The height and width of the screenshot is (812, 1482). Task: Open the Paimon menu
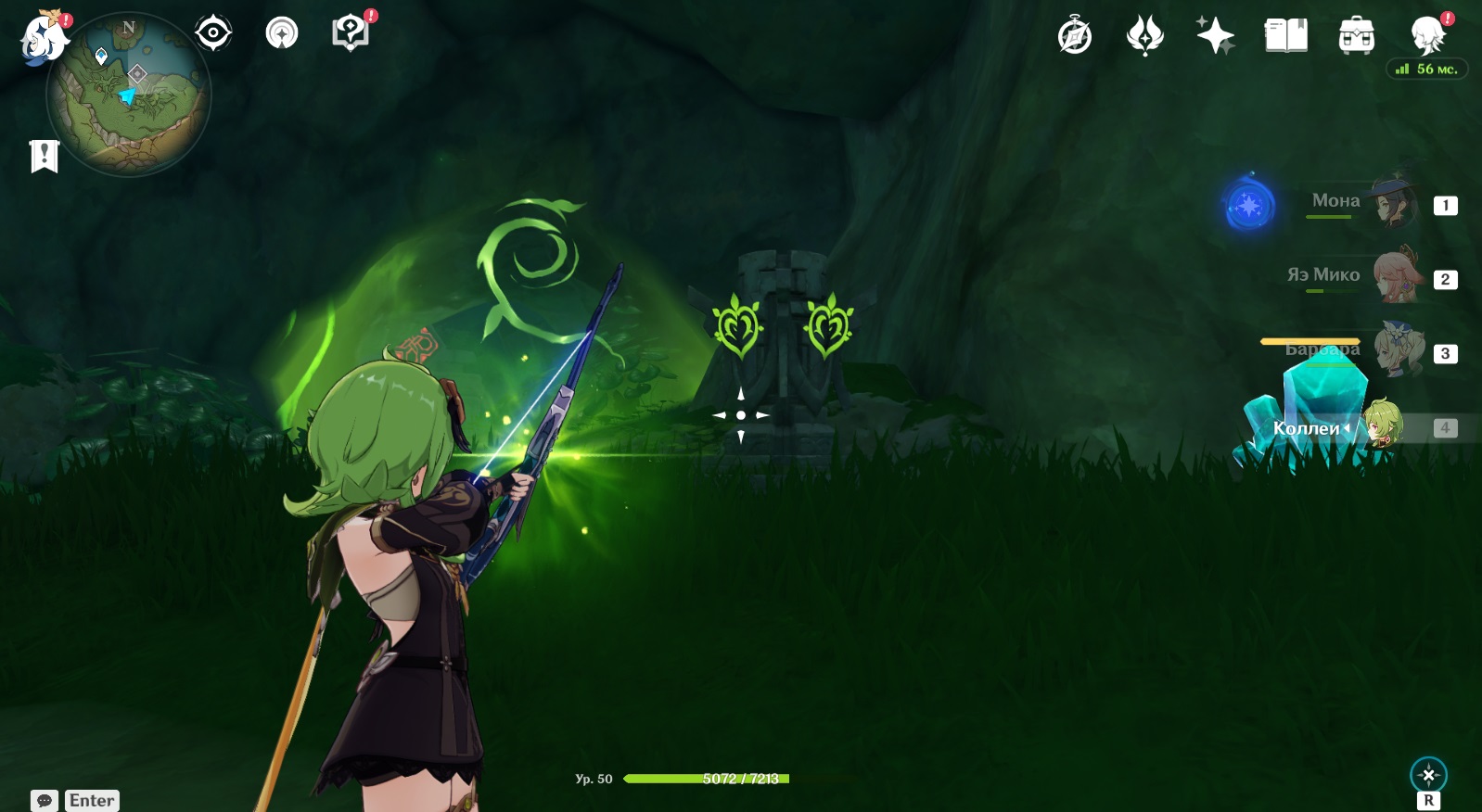click(44, 39)
